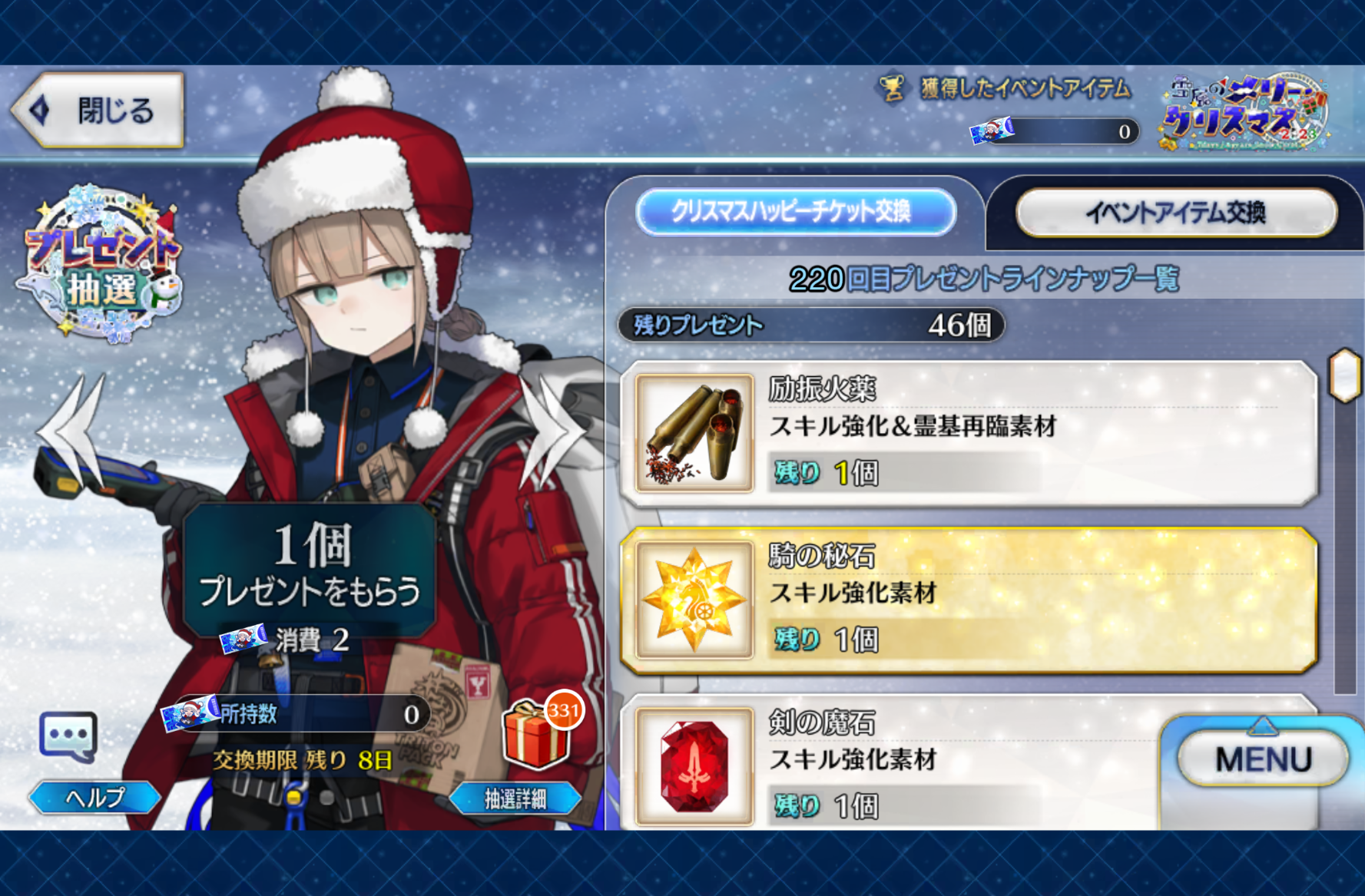Viewport: 1365px width, 896px height.
Task: Tap the speech bubble dialogue icon
Action: pos(68,736)
